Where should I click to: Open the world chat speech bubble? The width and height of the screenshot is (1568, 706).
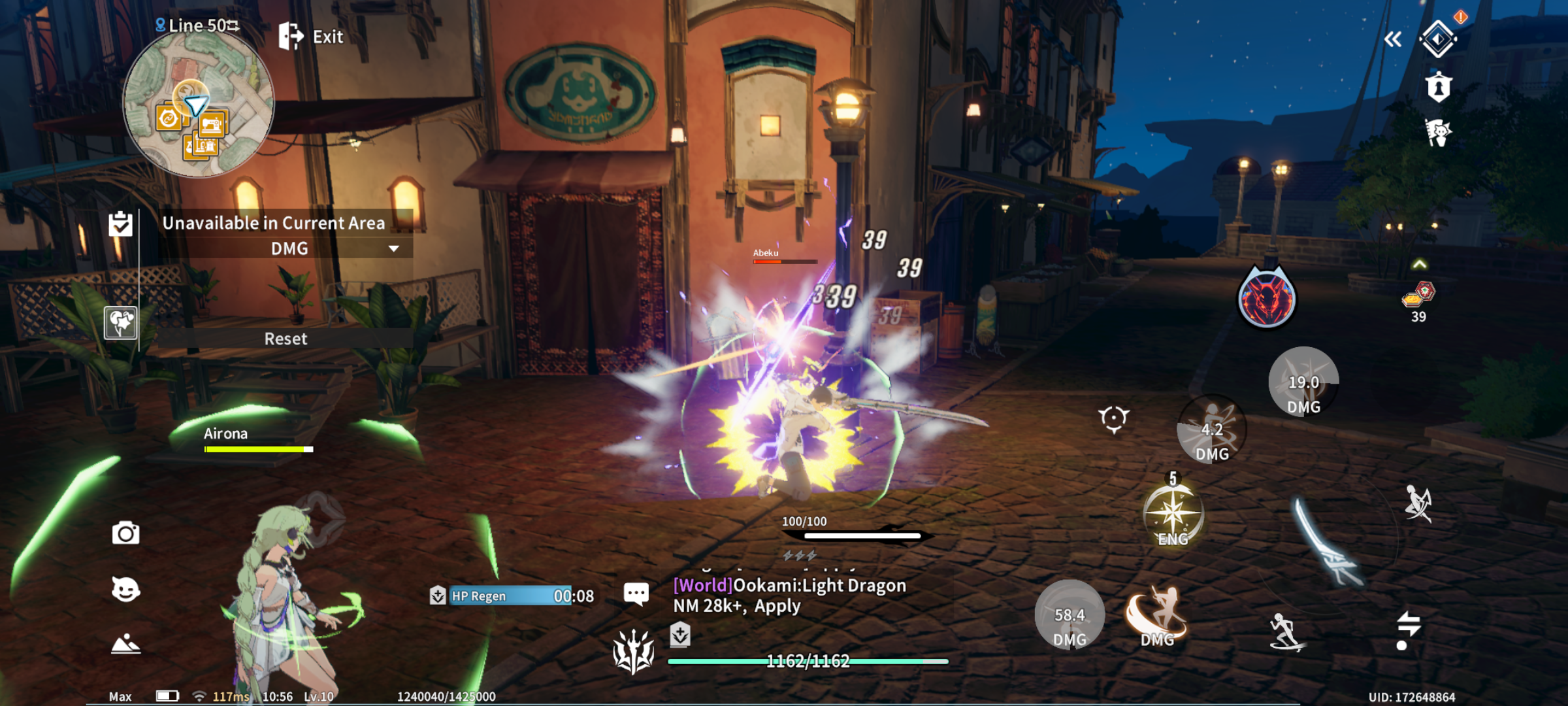[x=636, y=594]
